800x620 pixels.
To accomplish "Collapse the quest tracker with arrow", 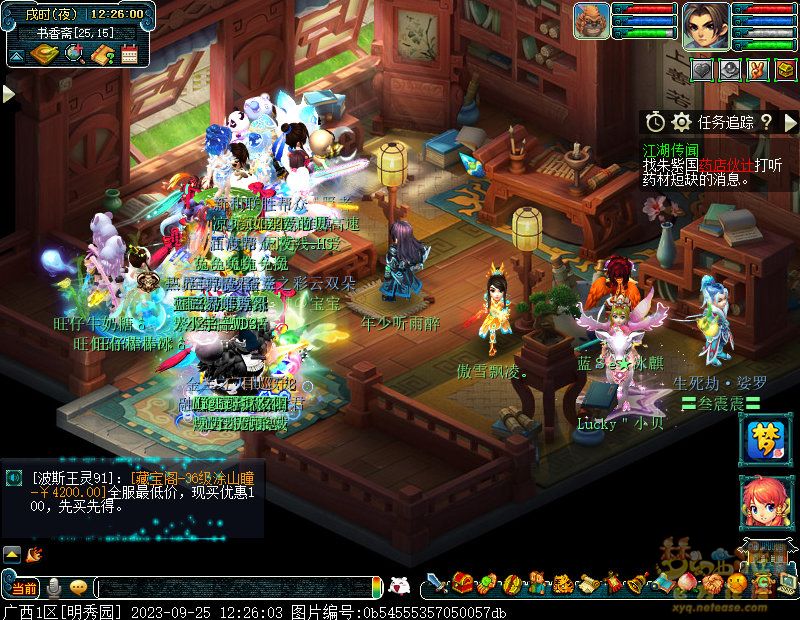I will coord(790,122).
